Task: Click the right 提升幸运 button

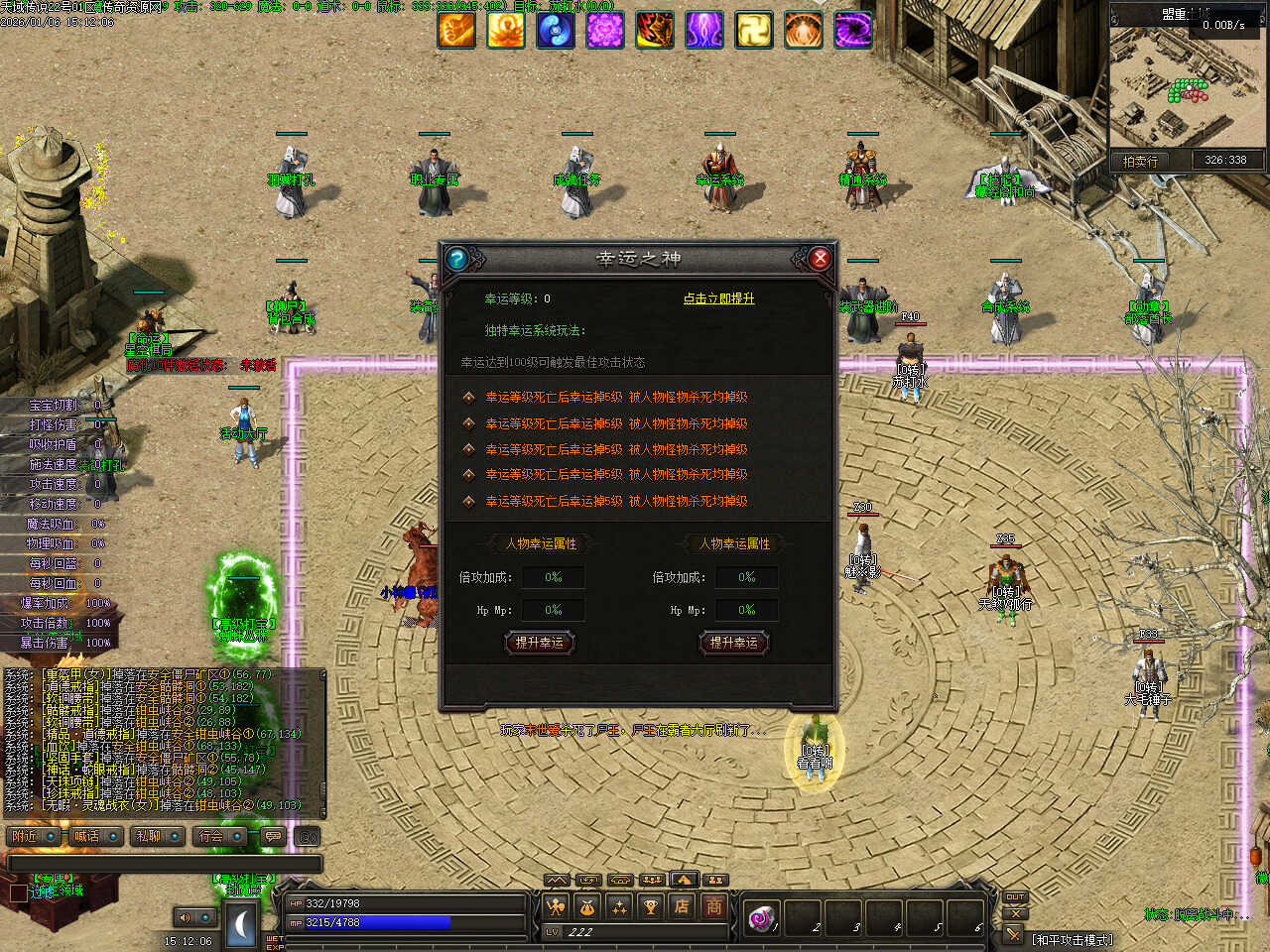Action: tap(733, 643)
